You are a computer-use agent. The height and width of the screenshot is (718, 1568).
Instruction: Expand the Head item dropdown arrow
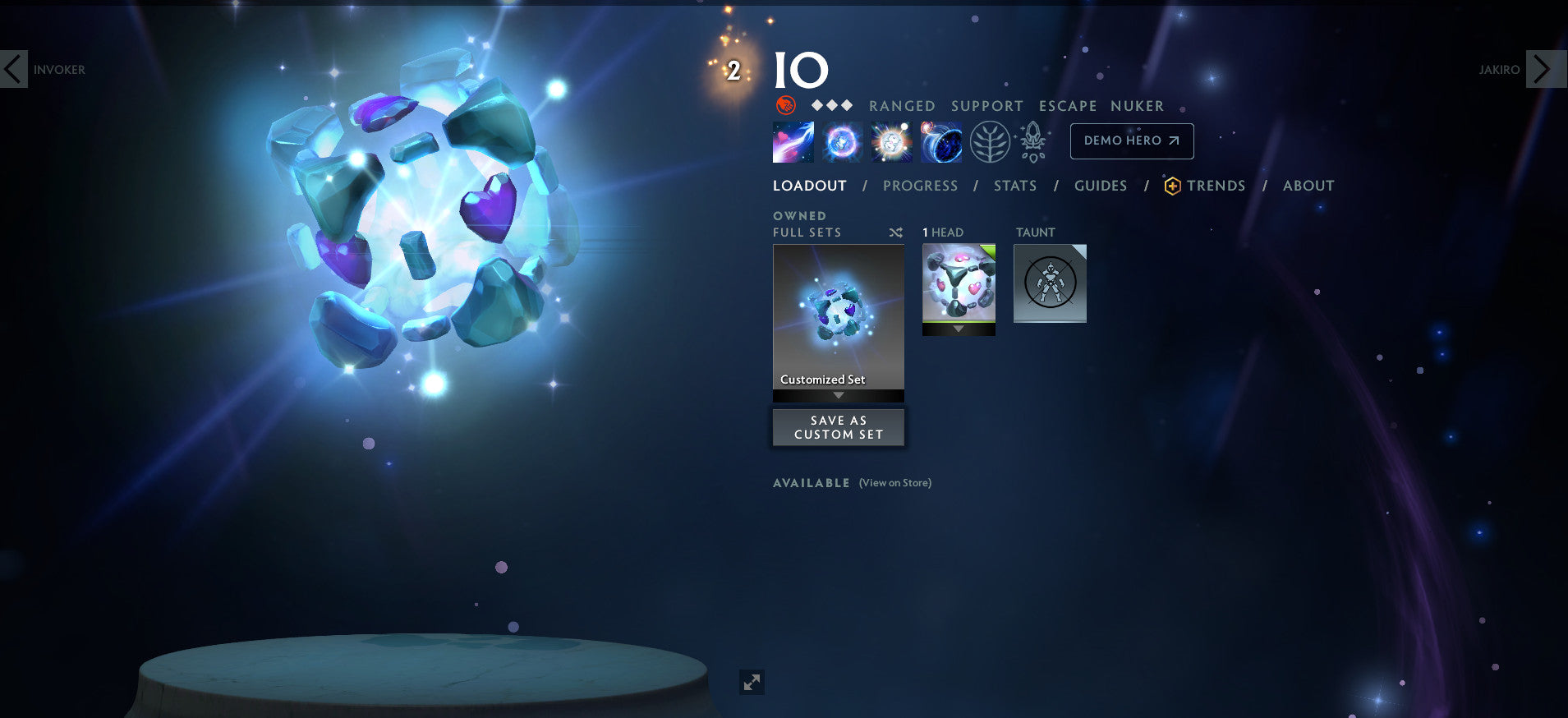click(959, 327)
